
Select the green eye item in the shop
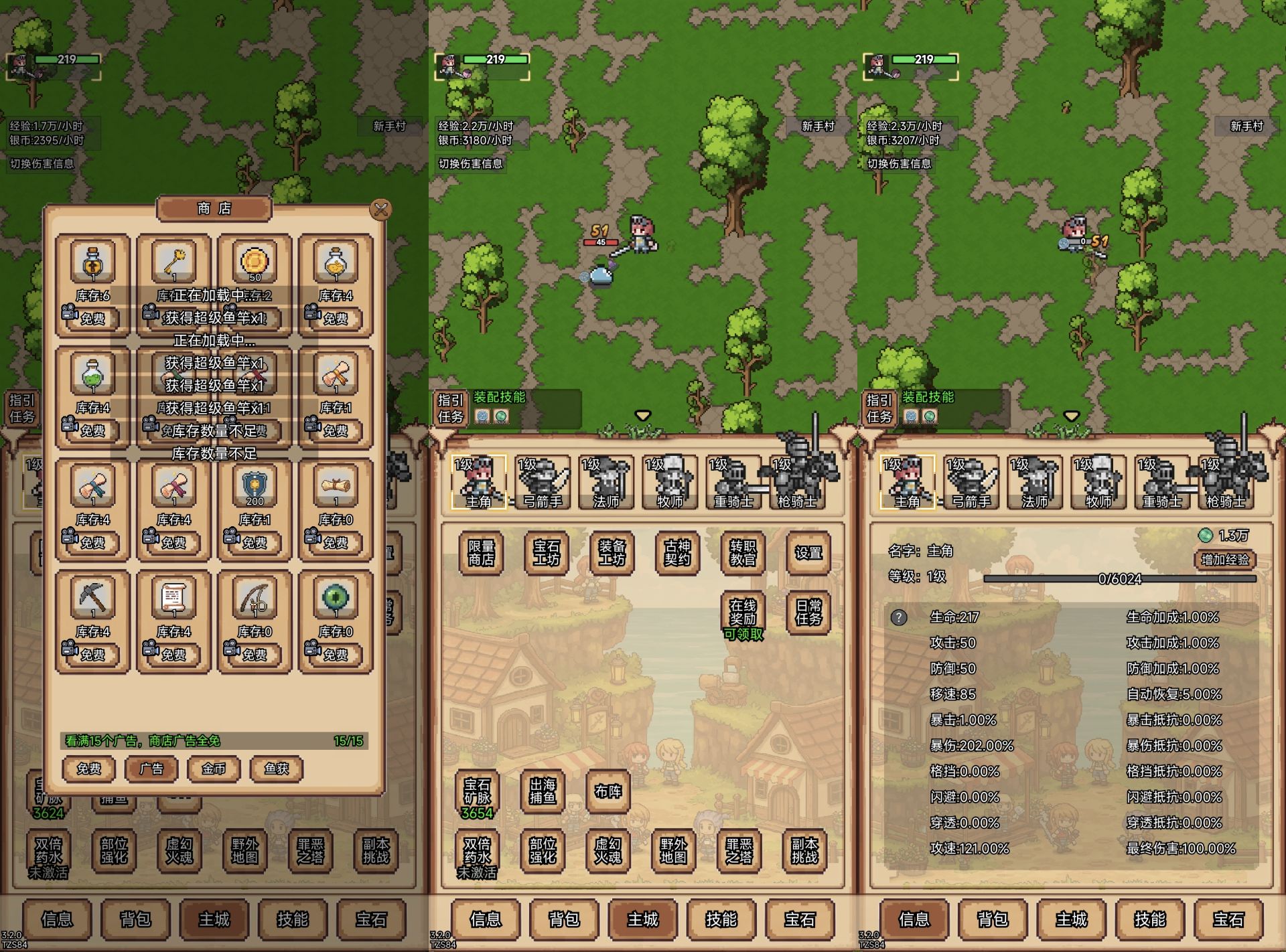click(x=335, y=598)
